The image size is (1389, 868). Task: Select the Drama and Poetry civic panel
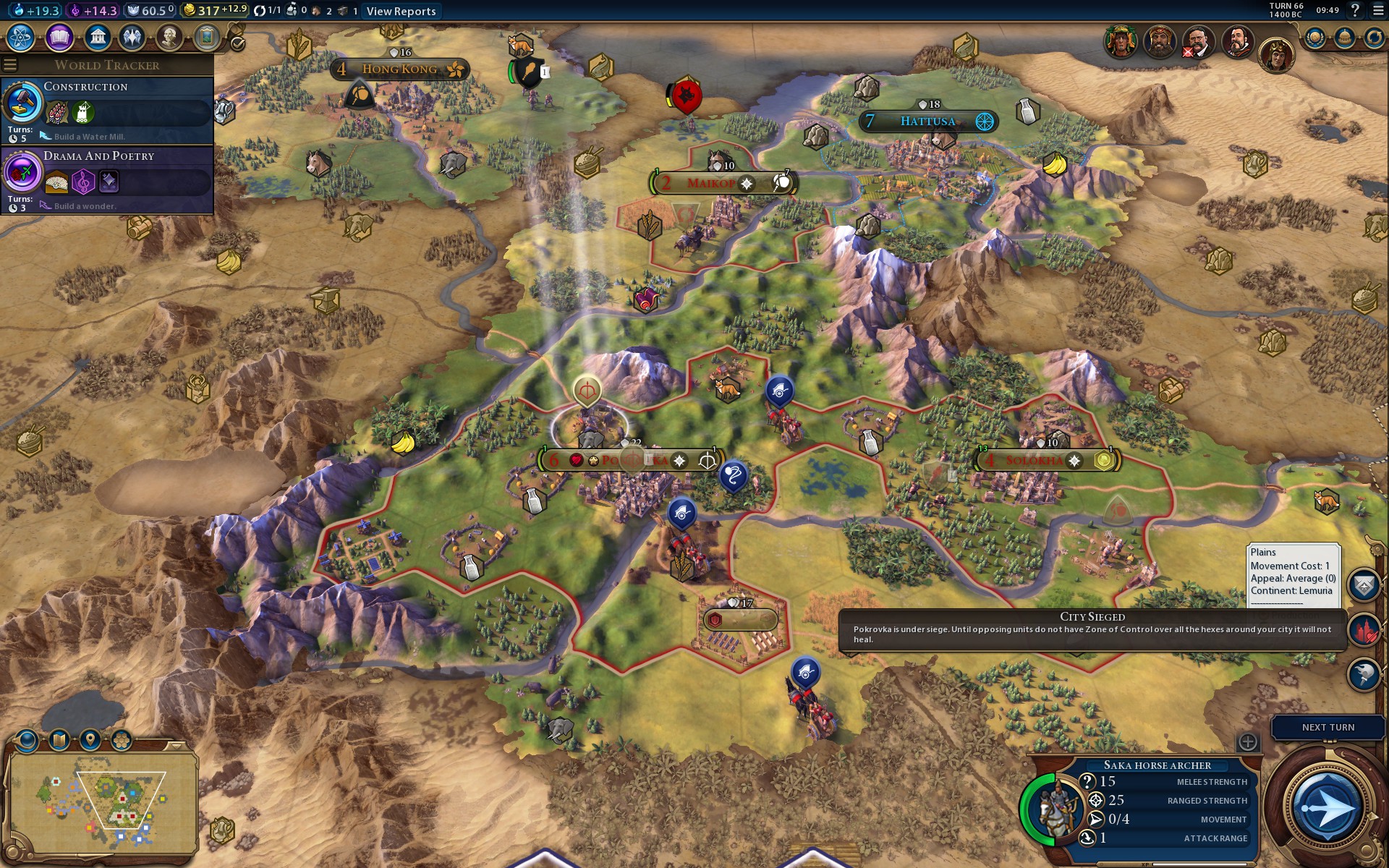(x=107, y=179)
